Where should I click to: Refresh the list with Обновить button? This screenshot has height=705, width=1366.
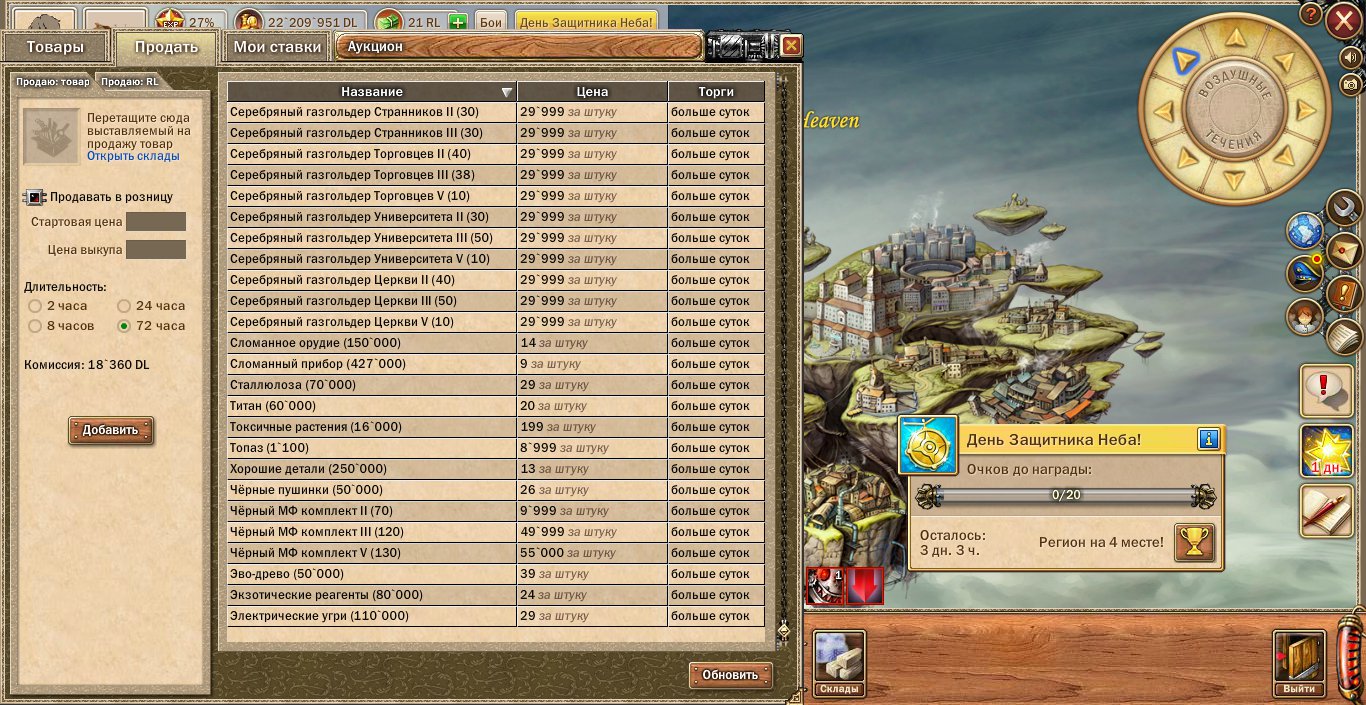(x=730, y=675)
